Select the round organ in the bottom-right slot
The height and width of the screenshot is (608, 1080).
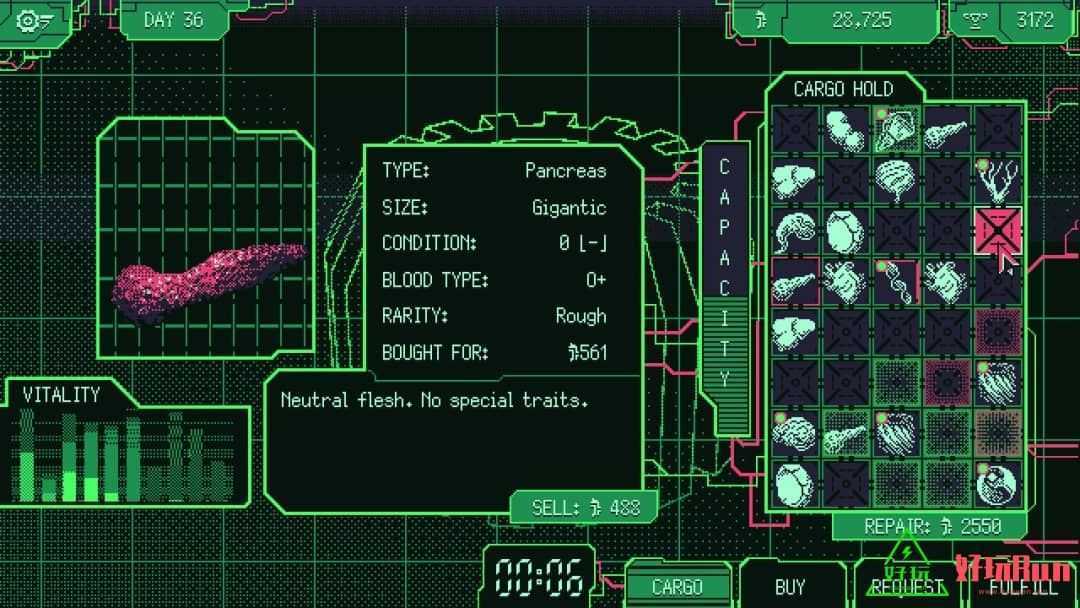click(x=997, y=484)
